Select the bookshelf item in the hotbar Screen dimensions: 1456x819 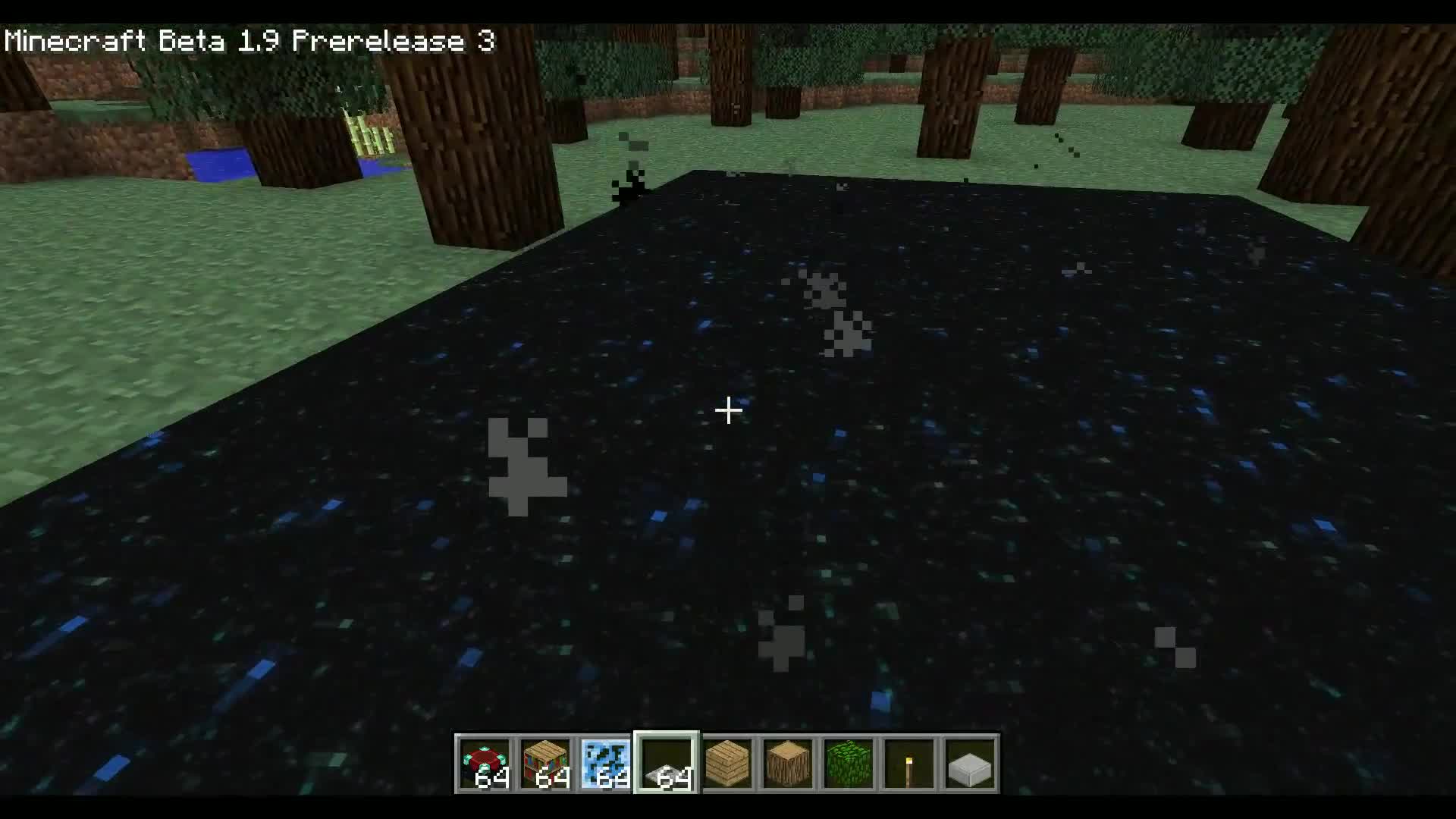(548, 764)
